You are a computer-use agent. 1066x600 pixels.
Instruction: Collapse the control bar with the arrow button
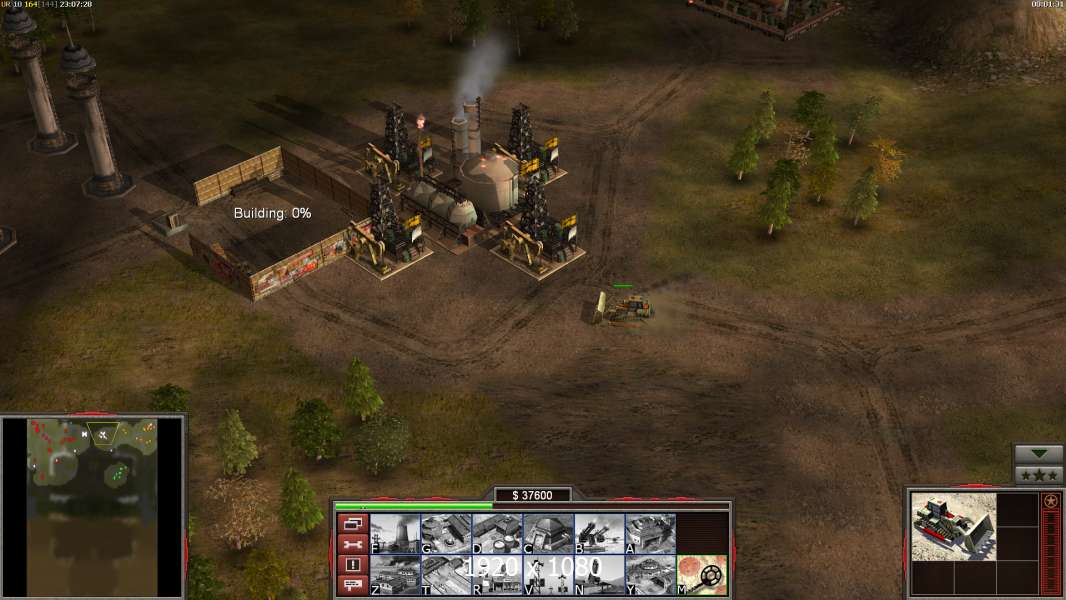(1038, 454)
